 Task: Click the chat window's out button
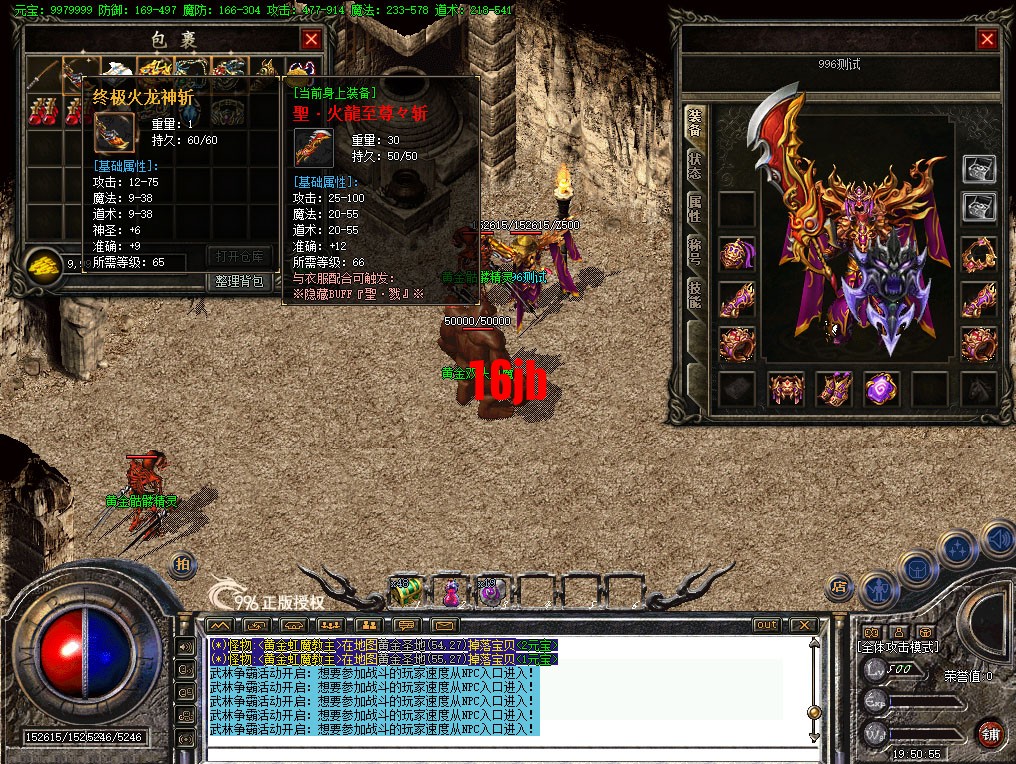click(765, 625)
